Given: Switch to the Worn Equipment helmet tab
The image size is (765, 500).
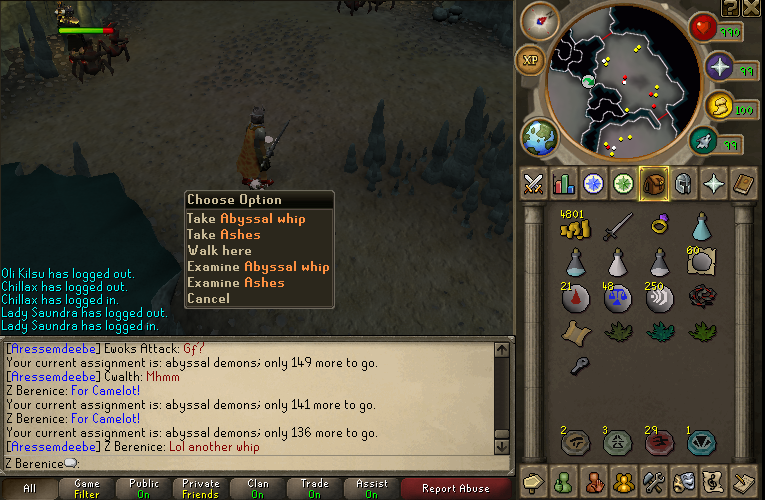Looking at the screenshot, I should (682, 183).
